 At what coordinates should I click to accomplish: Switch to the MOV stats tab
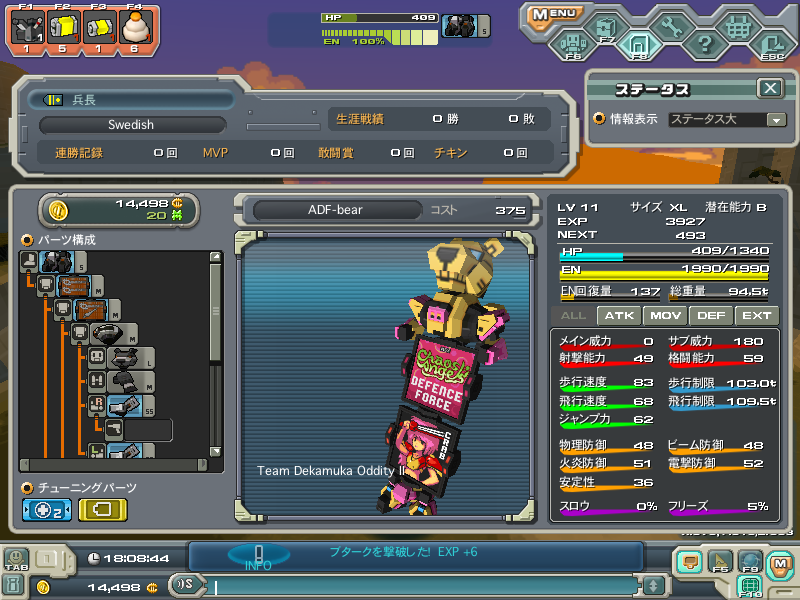[x=665, y=315]
